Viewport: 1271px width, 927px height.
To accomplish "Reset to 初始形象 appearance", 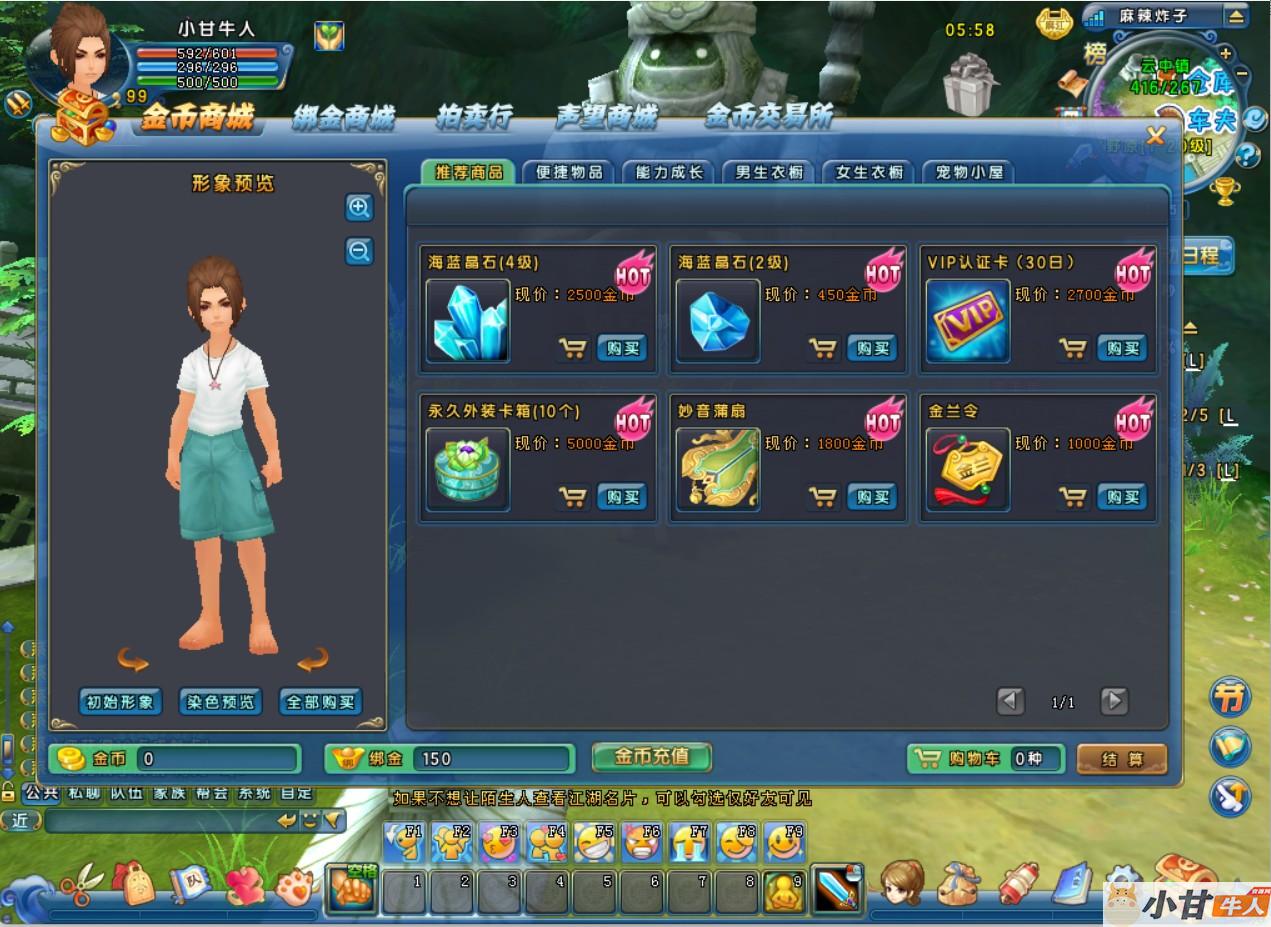I will point(120,702).
